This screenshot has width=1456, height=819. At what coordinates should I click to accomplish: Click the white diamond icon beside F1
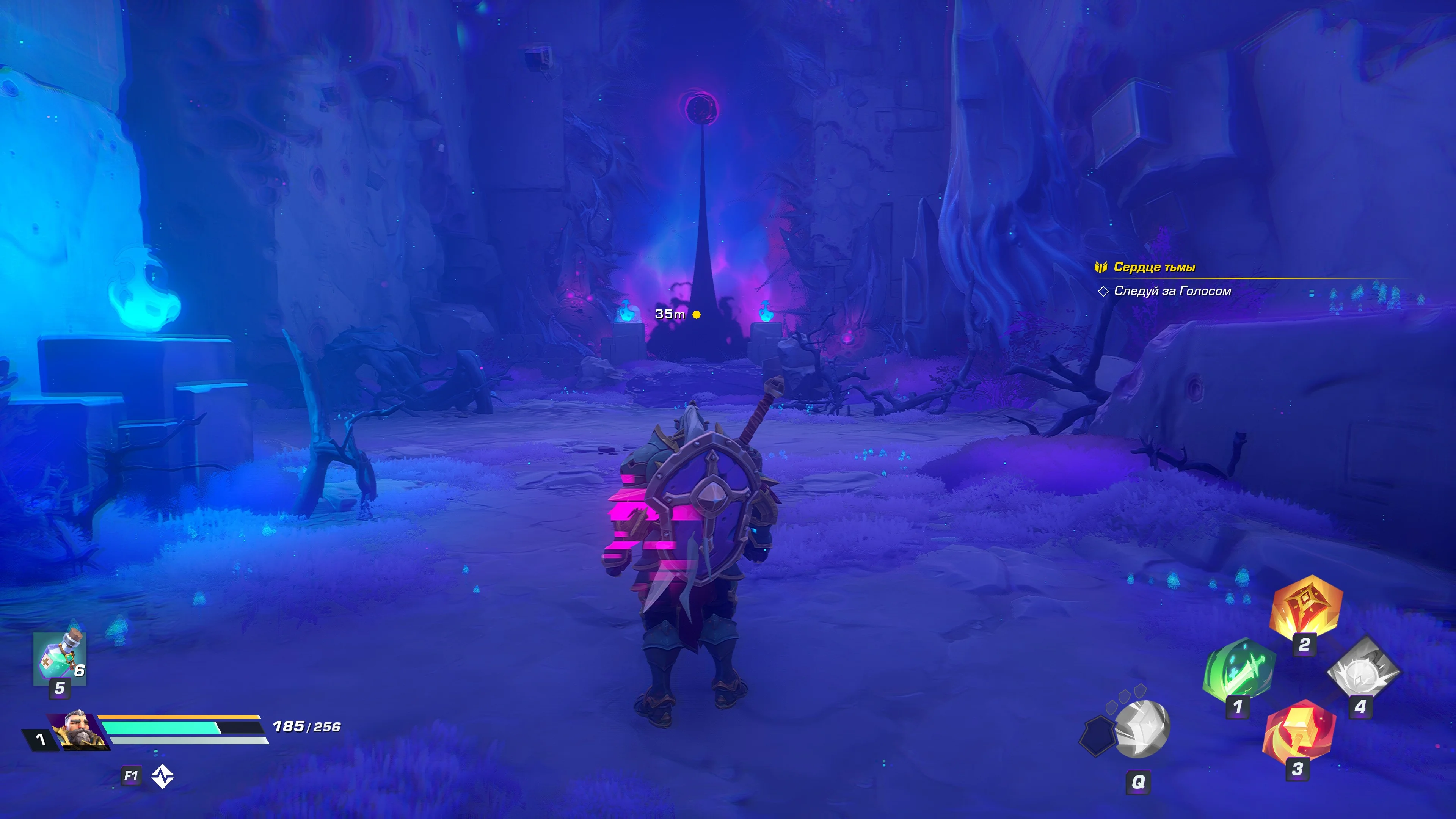(x=163, y=776)
